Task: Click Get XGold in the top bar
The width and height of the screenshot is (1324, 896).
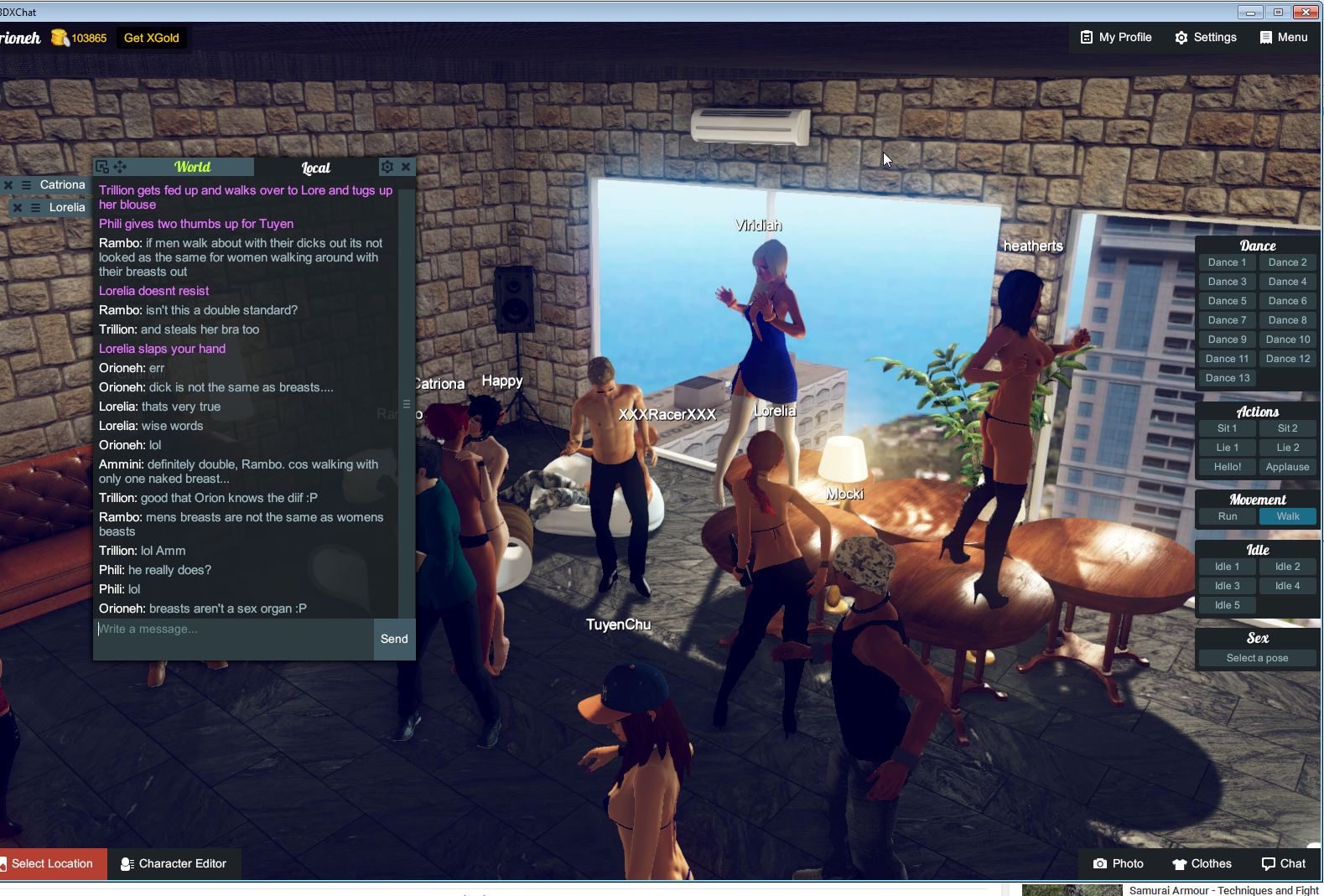Action: click(152, 37)
